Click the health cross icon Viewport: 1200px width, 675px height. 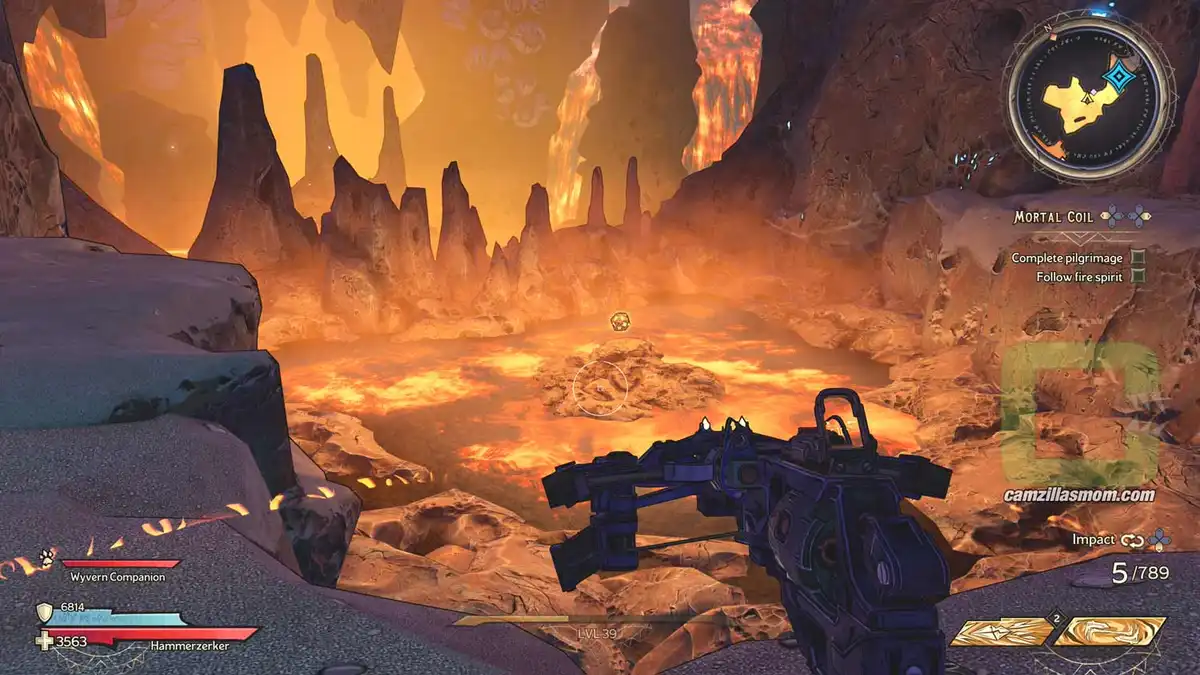click(44, 641)
